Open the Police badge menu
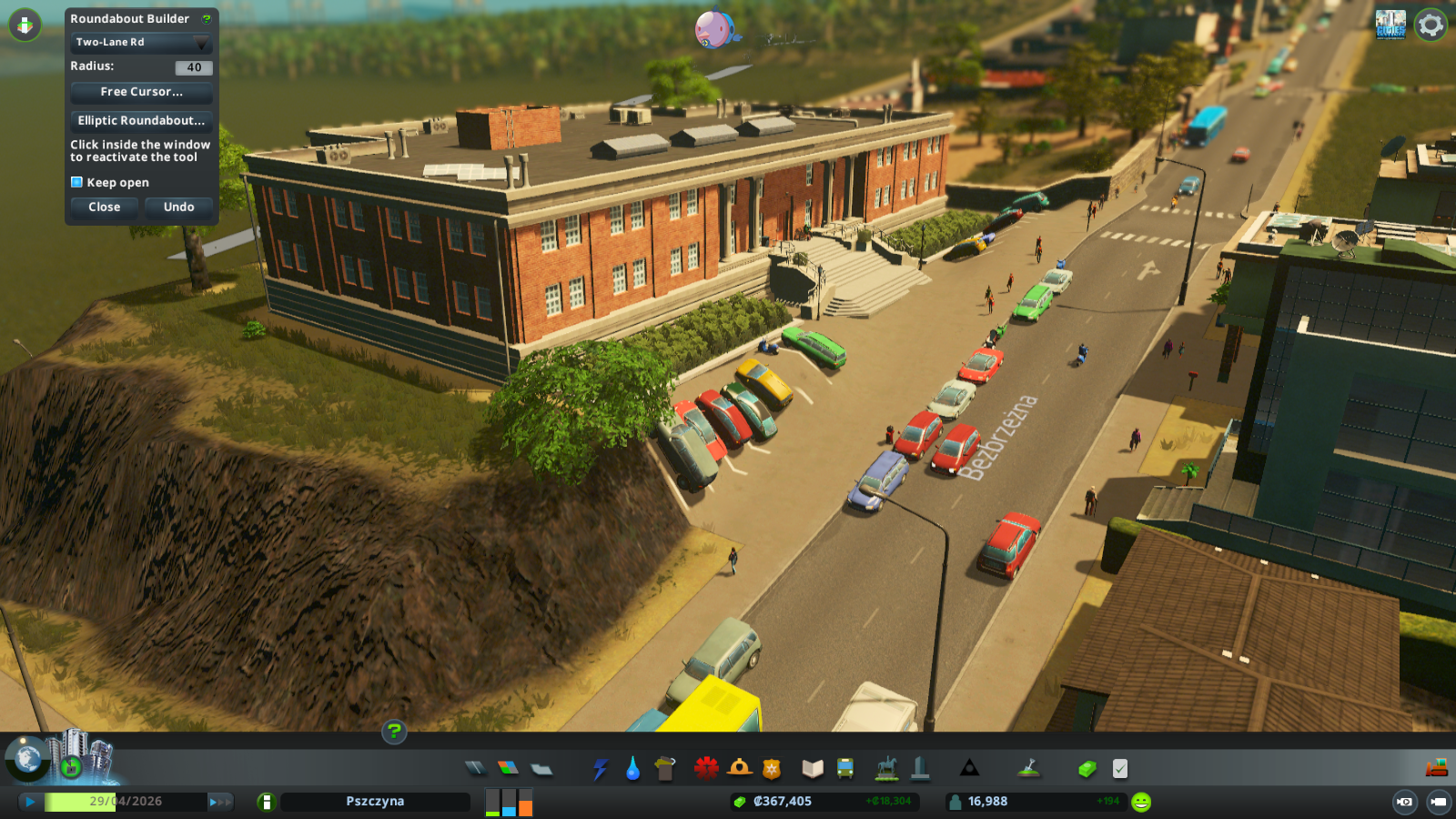Image resolution: width=1456 pixels, height=819 pixels. point(772,769)
